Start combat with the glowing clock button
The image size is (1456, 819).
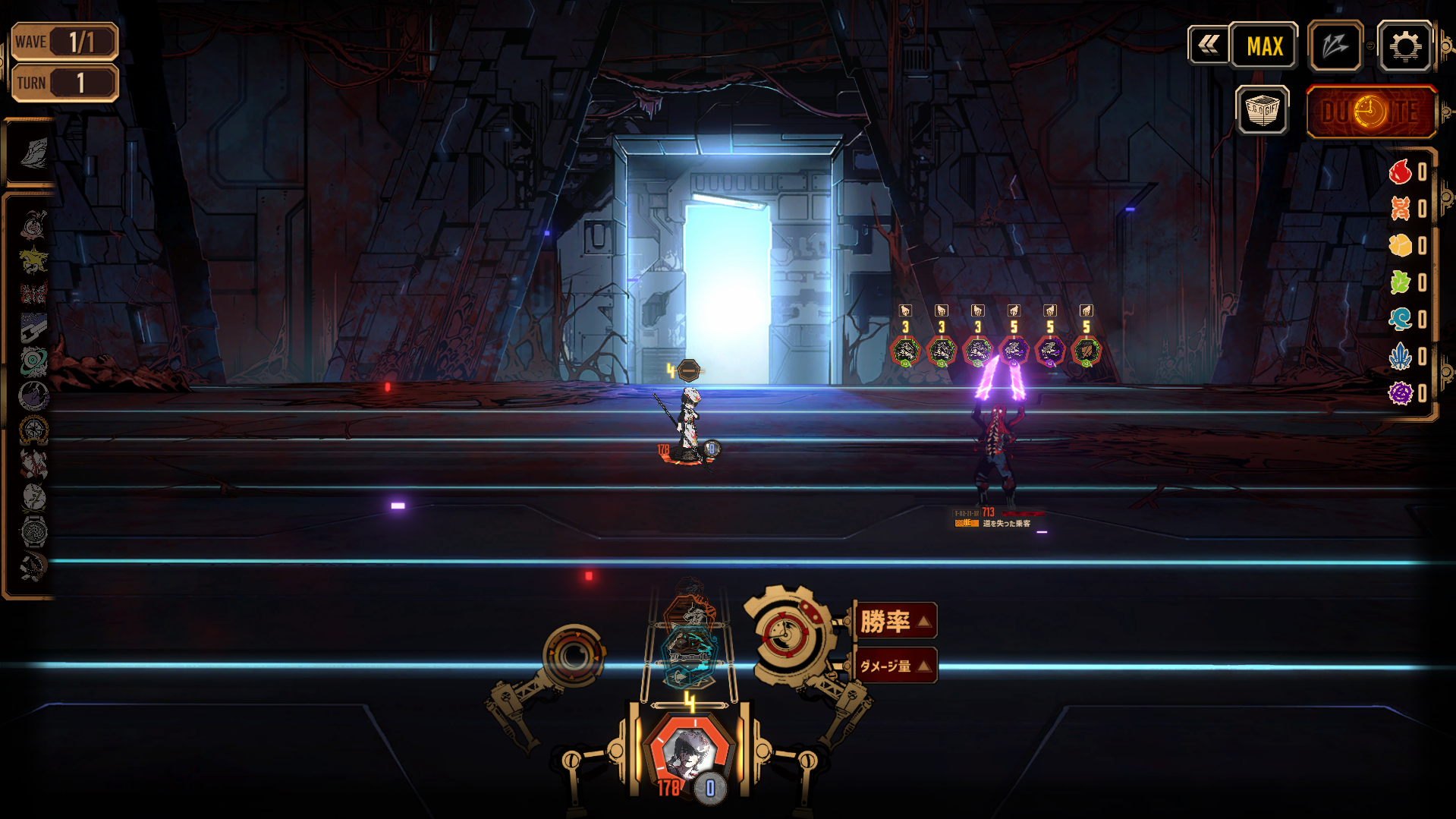(1371, 112)
